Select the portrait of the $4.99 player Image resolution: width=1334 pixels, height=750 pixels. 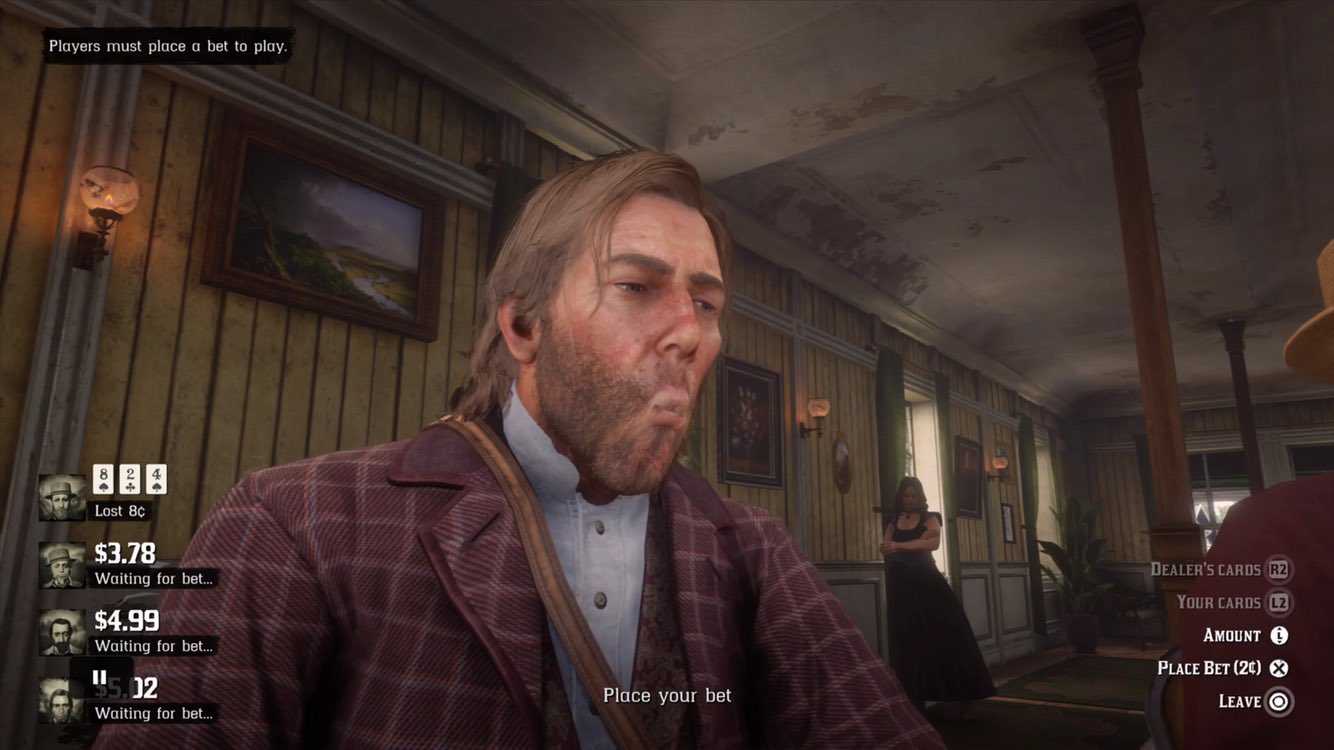tap(60, 630)
